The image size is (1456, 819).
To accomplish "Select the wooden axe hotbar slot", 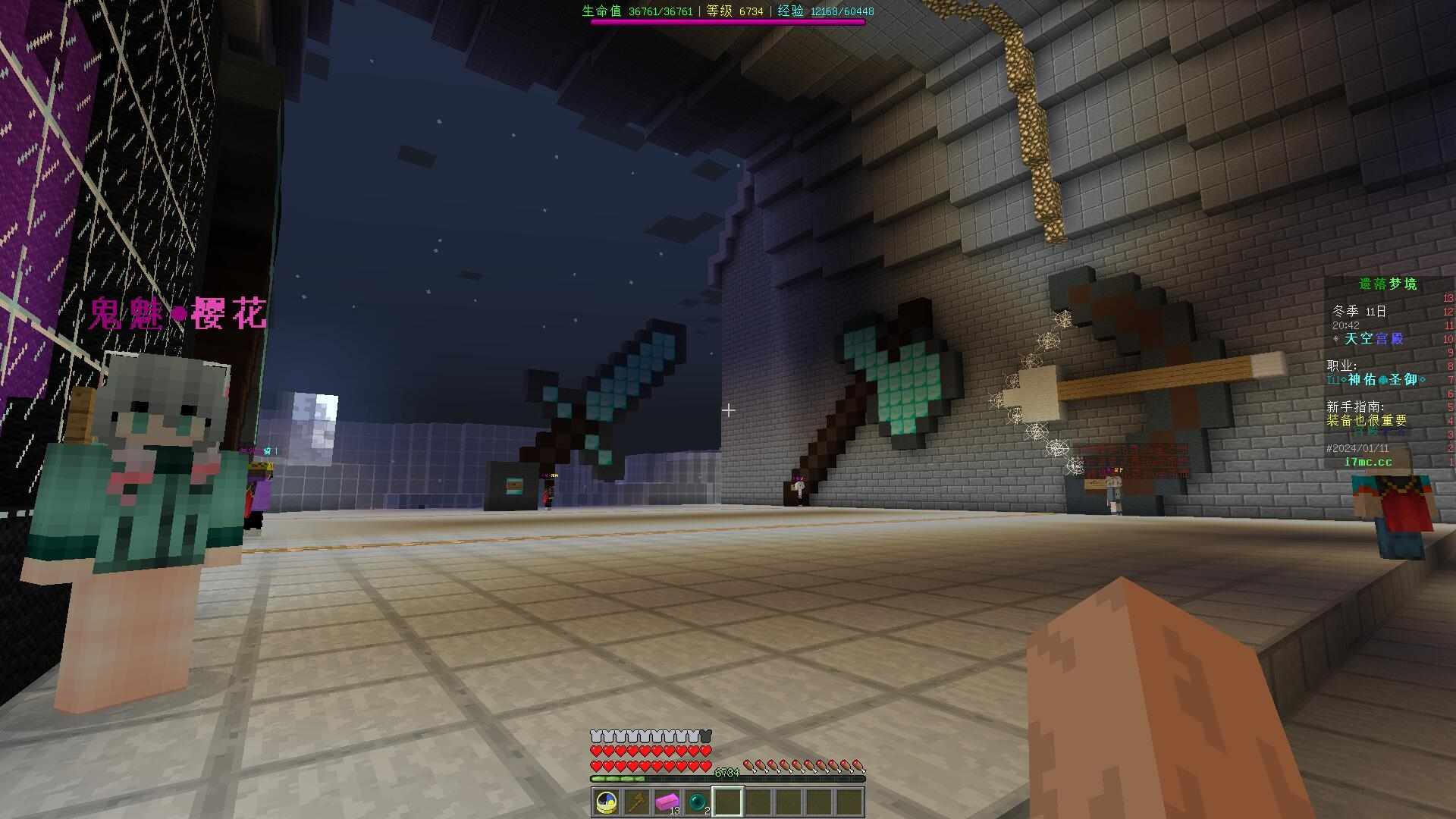I will pyautogui.click(x=637, y=802).
